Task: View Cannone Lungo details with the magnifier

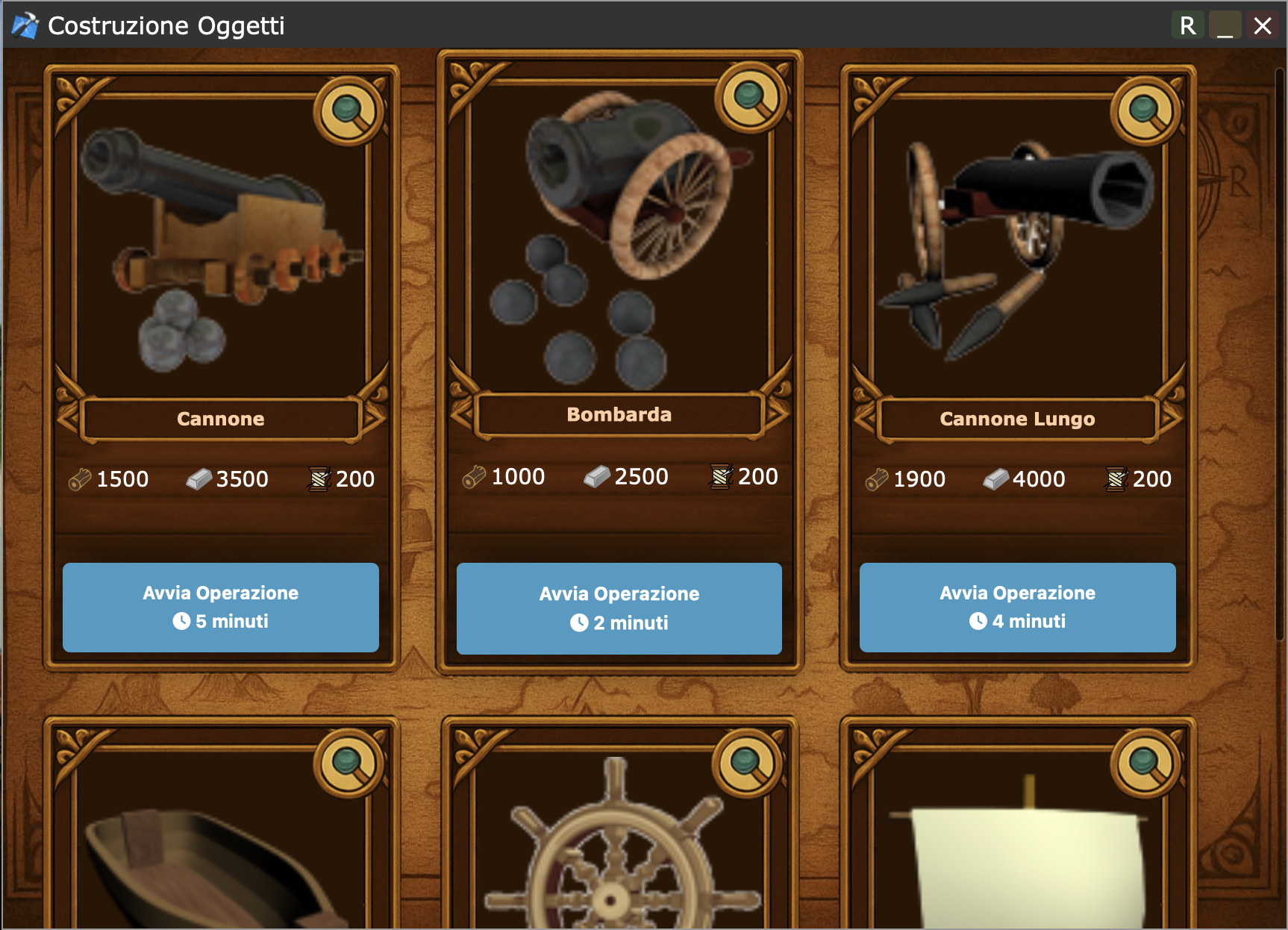Action: [x=1145, y=111]
